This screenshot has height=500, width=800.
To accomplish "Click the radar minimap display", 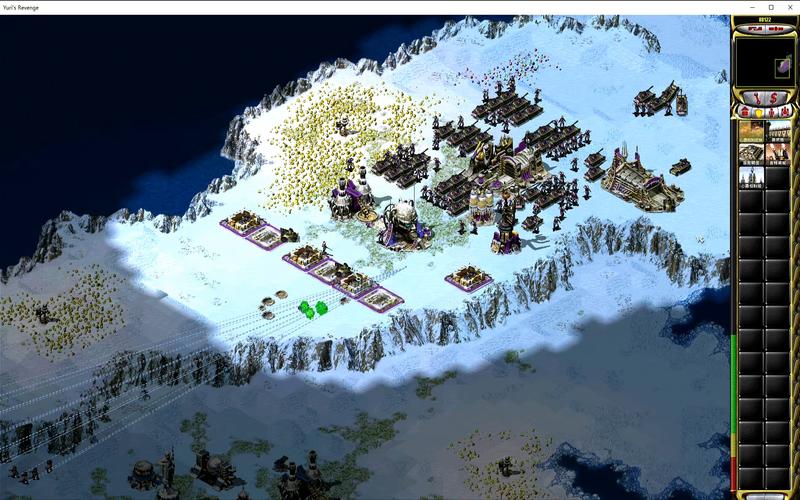I will pos(764,63).
